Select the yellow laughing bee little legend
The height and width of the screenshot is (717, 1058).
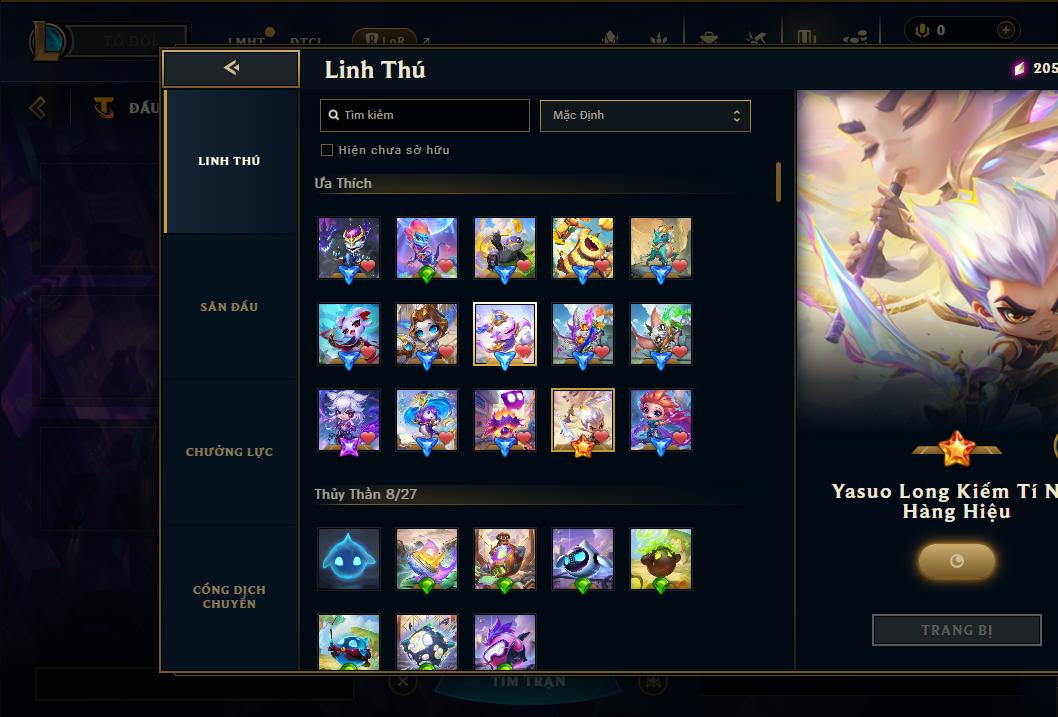pyautogui.click(x=583, y=248)
